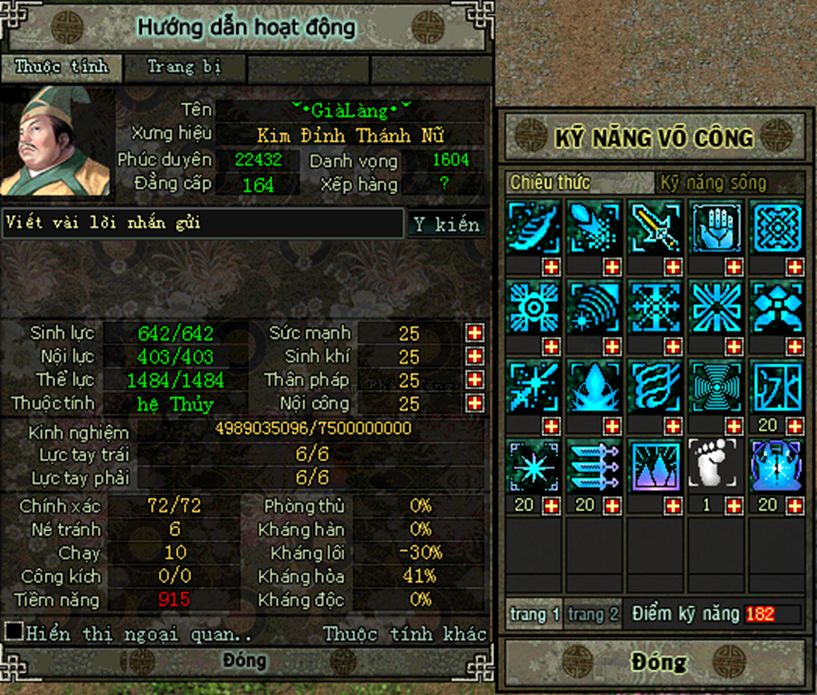
Task: Click the Ý kiến button
Action: point(446,224)
